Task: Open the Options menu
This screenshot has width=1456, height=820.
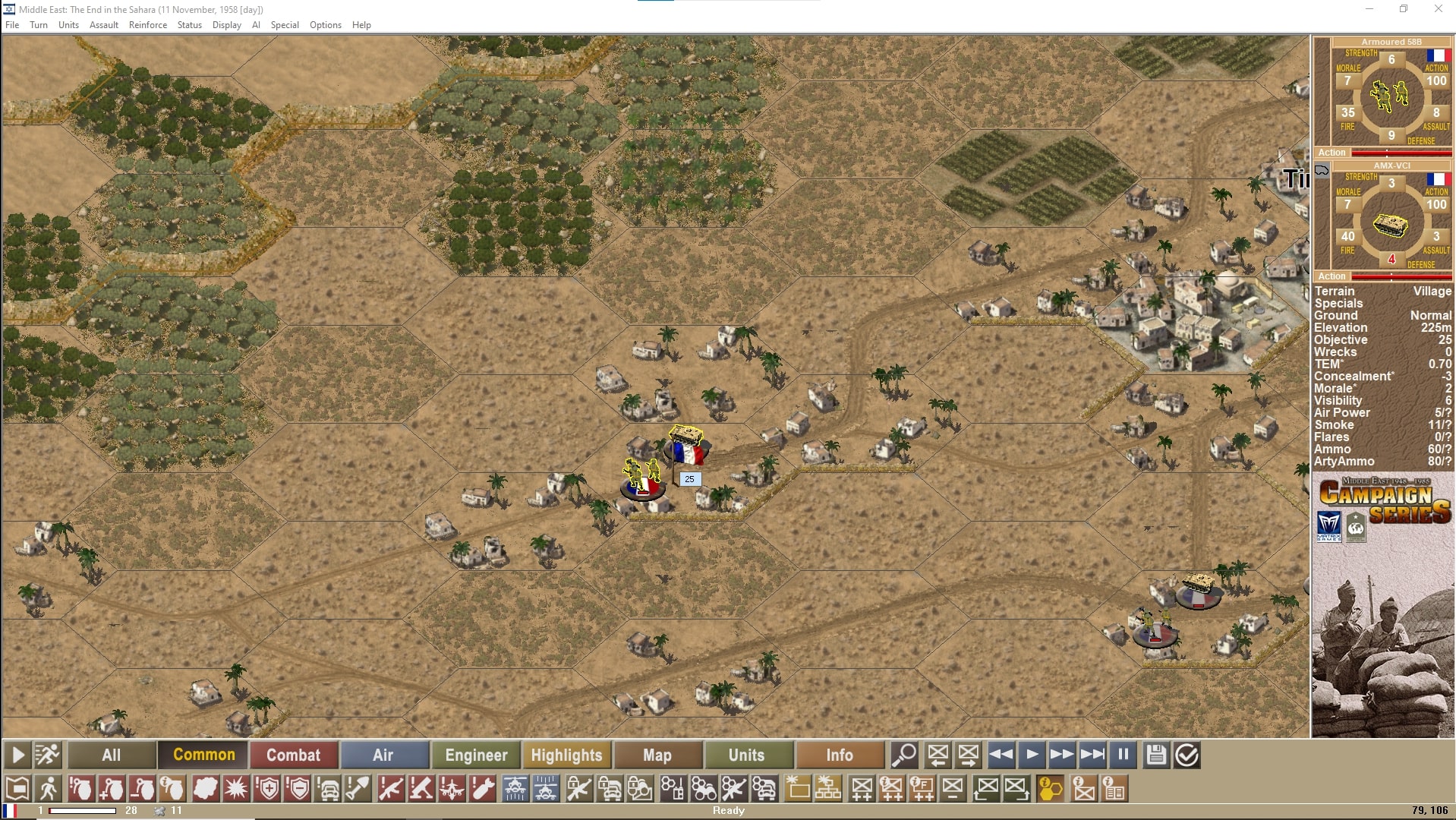Action: pos(325,25)
